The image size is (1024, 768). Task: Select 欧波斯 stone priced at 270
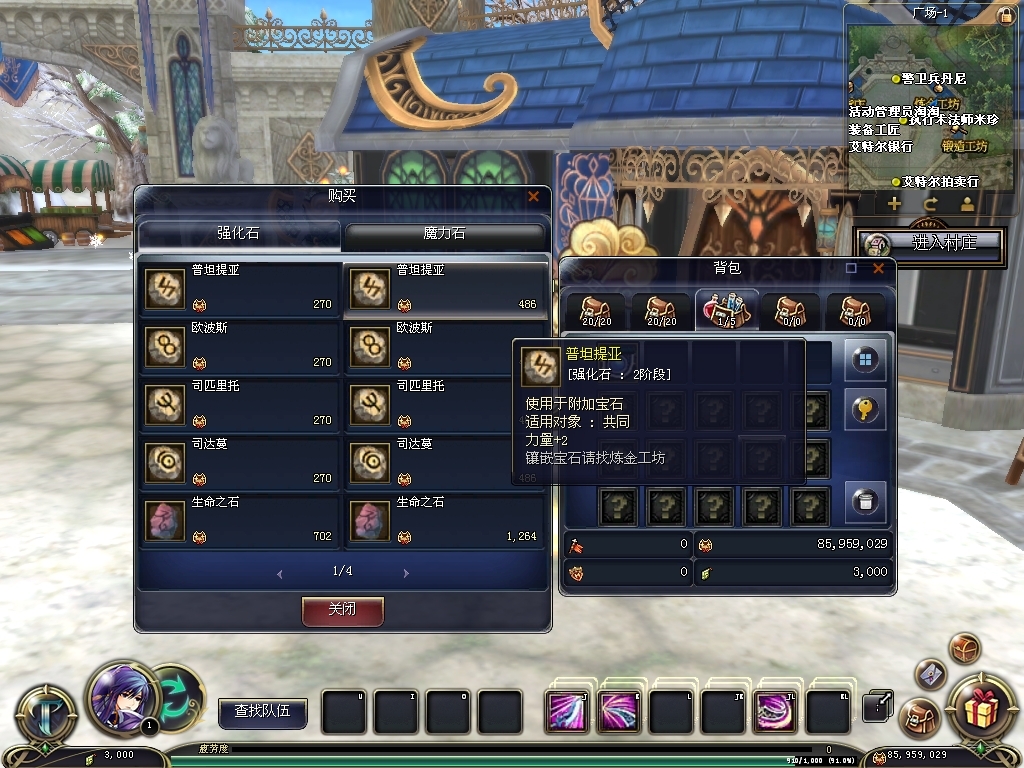[239, 346]
